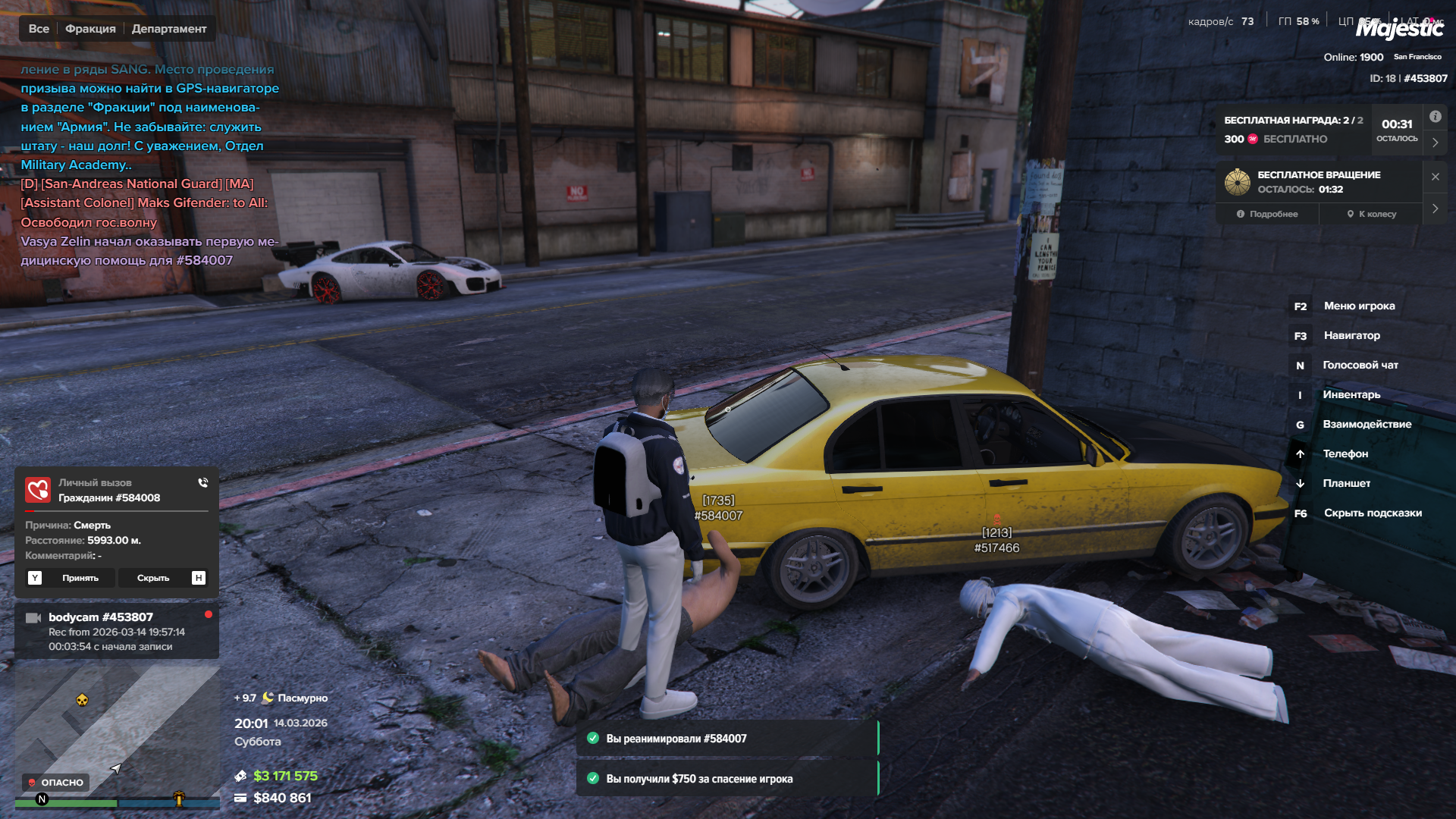
Task: Select the Департамент chat tab
Action: (169, 29)
